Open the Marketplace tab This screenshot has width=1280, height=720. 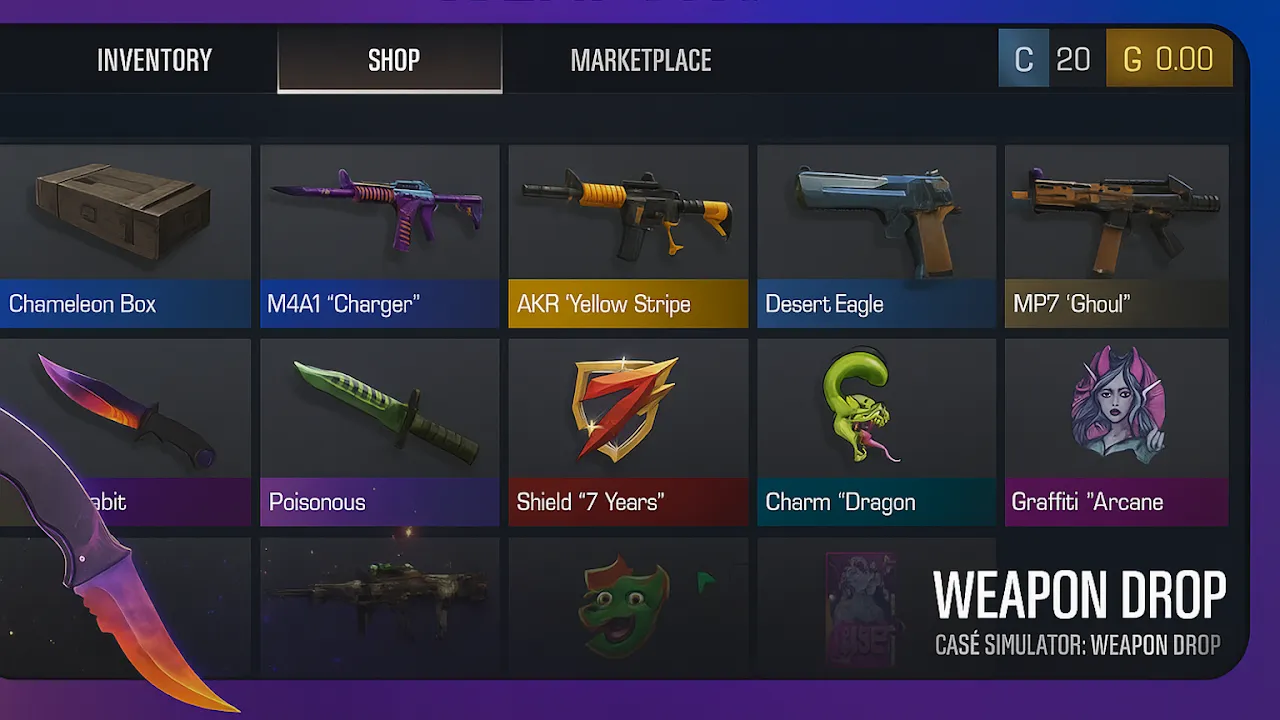(640, 60)
